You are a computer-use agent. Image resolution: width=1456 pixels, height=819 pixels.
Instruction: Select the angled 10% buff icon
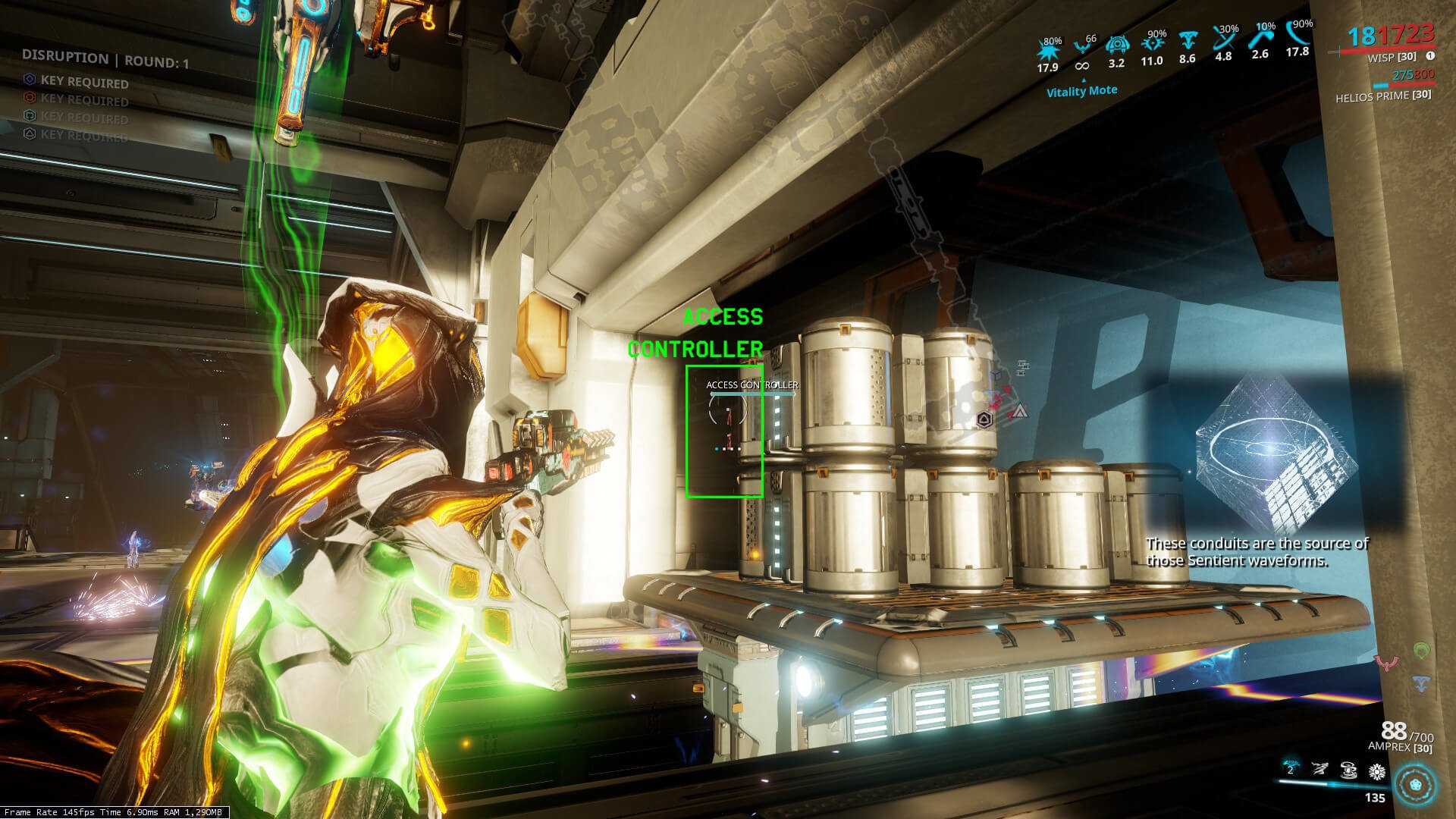1260,38
